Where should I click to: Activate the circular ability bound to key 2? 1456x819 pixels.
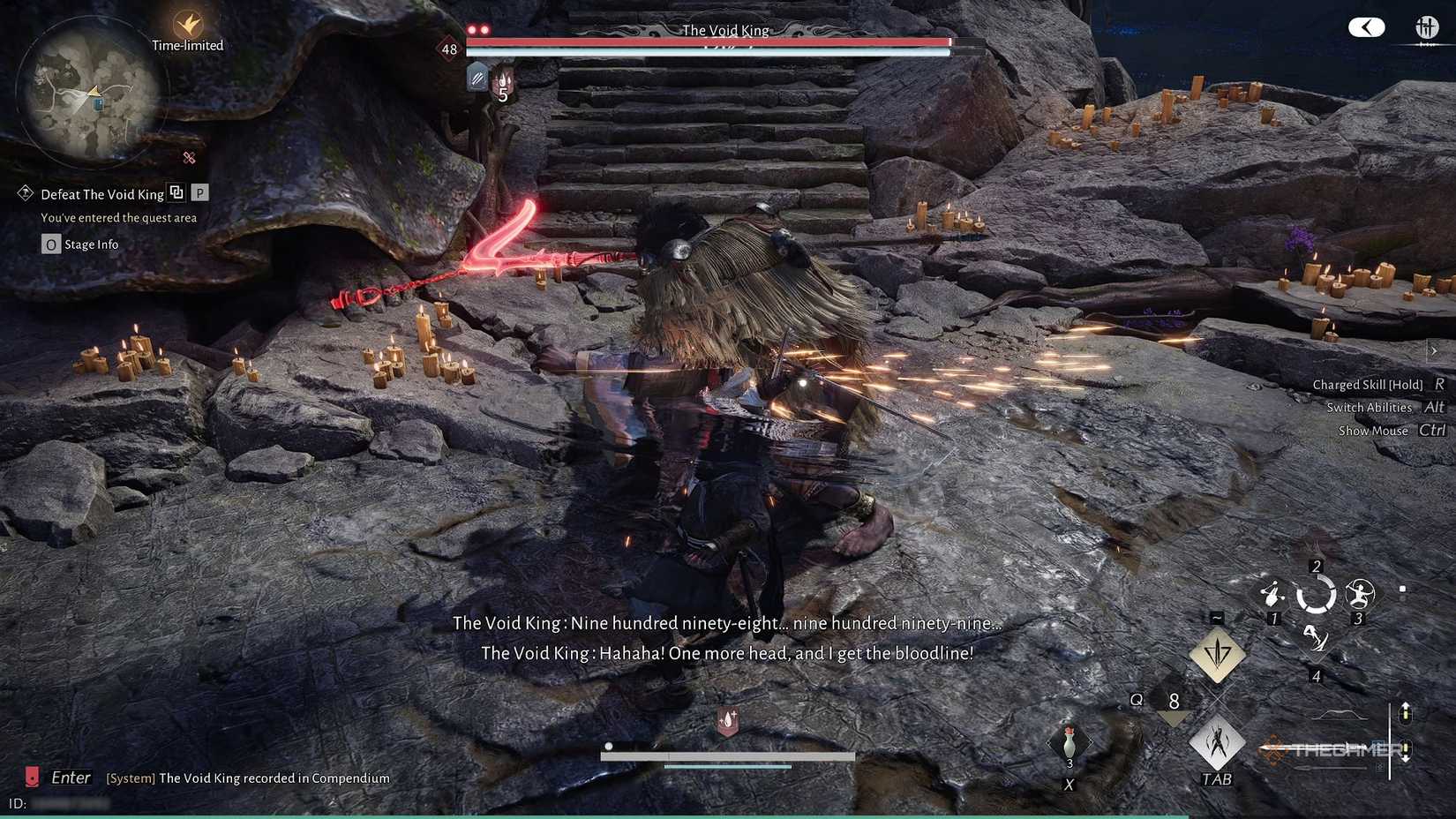coord(1317,594)
